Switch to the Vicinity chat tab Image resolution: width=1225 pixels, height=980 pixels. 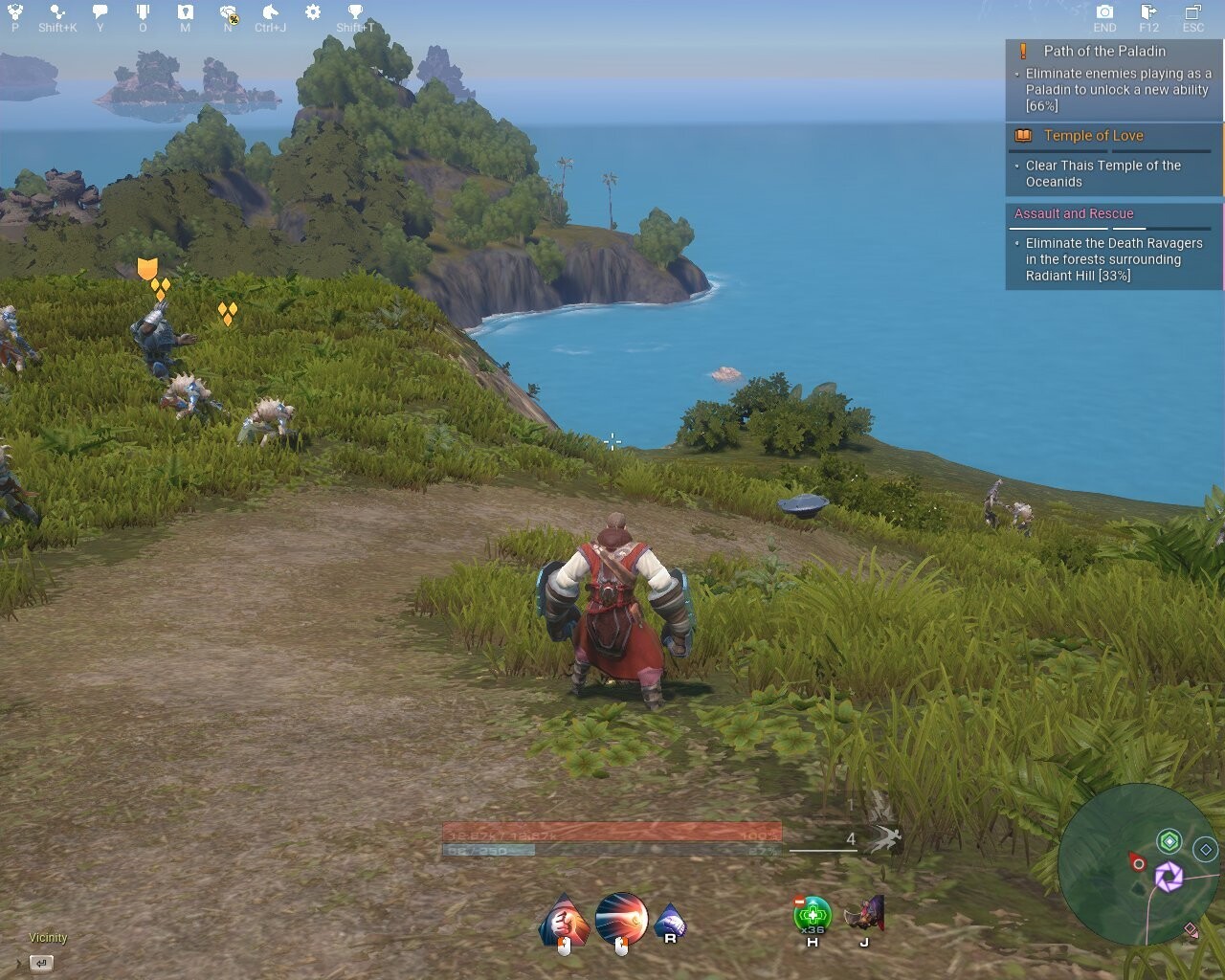click(47, 938)
